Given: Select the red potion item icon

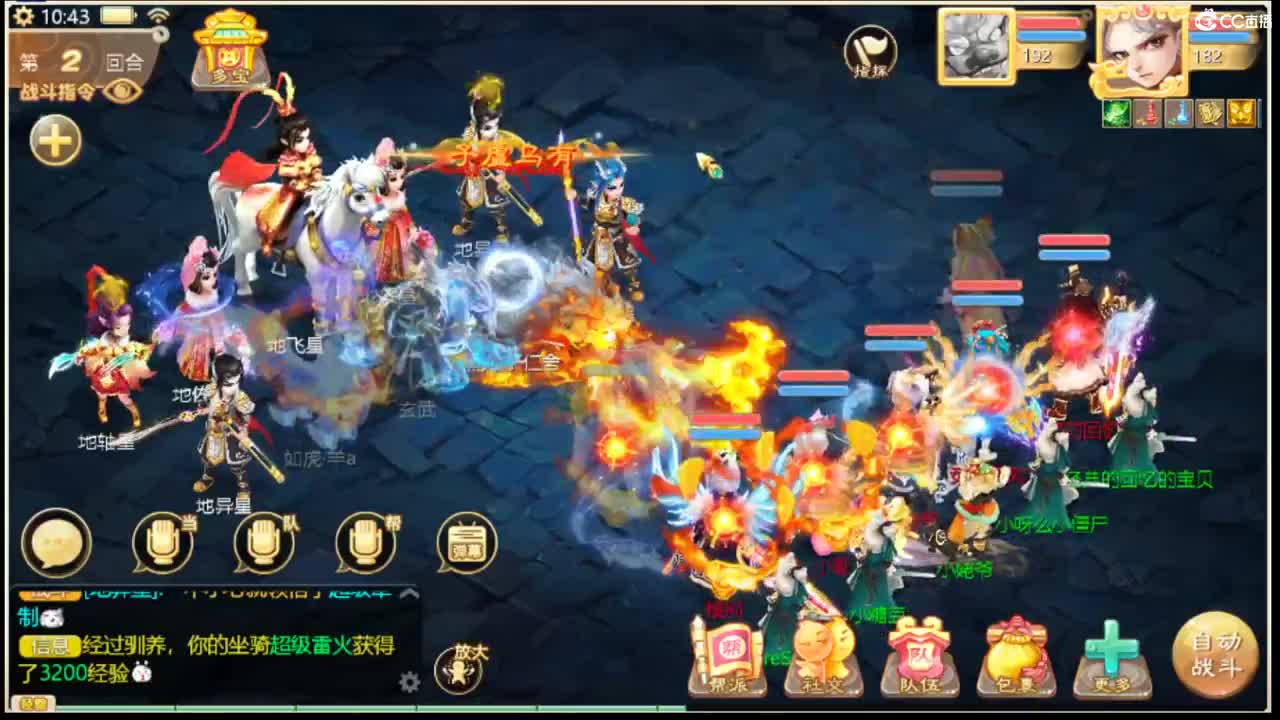Looking at the screenshot, I should click(1149, 113).
